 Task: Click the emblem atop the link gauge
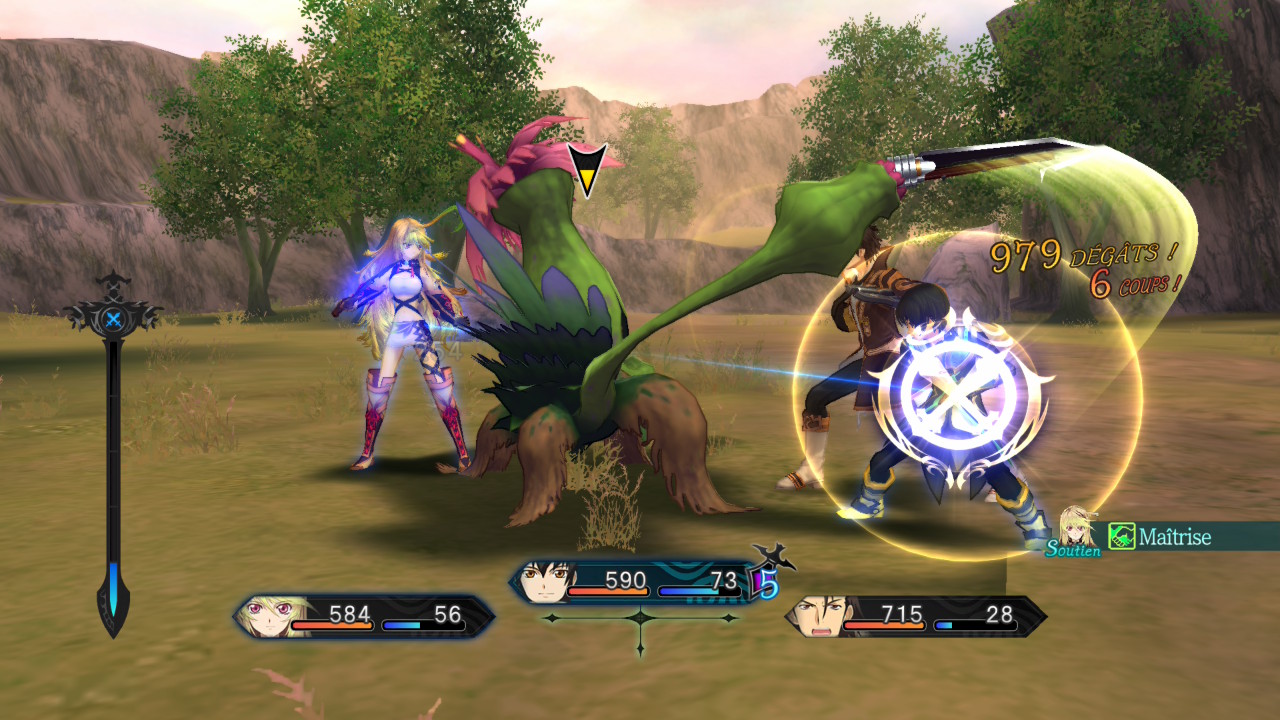pos(114,320)
